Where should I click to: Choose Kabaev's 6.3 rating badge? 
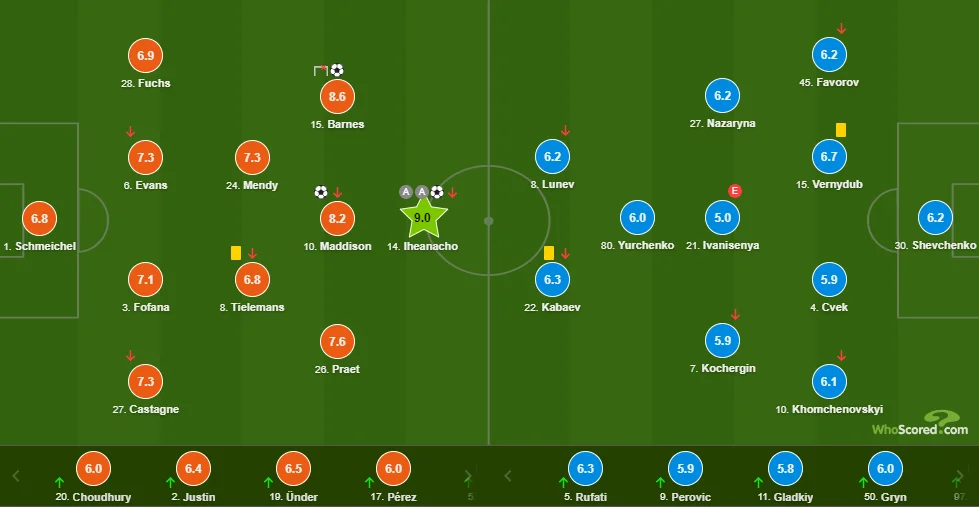coord(552,280)
